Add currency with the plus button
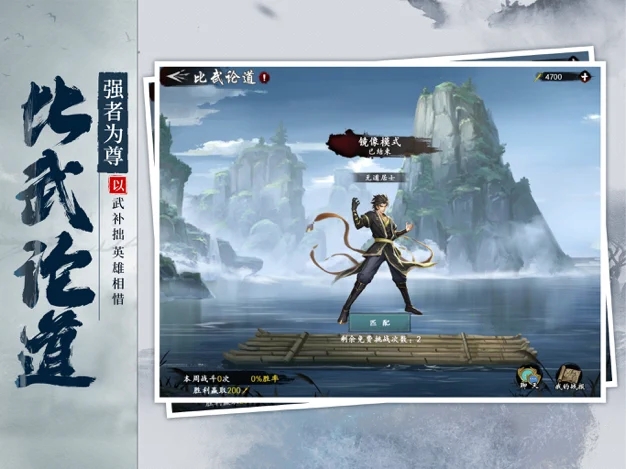626x469 pixels. tap(583, 76)
